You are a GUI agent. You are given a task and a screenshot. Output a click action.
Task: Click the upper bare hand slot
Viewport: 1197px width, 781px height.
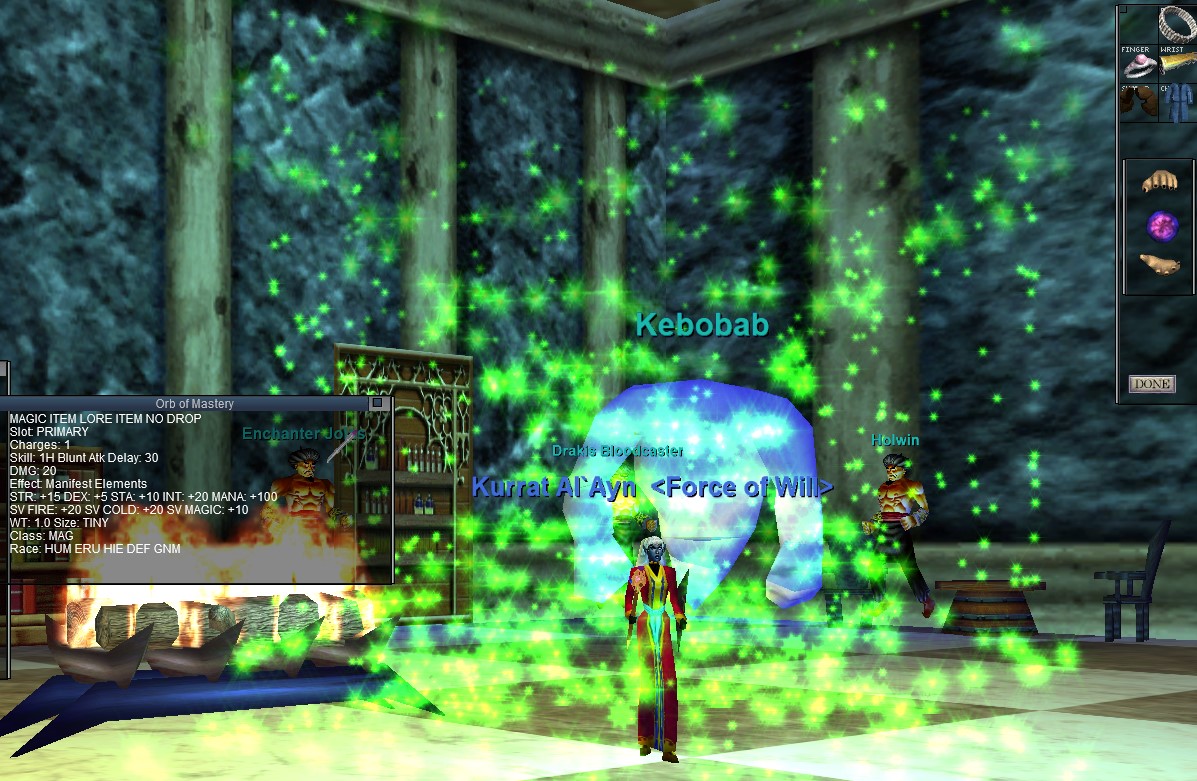pyautogui.click(x=1159, y=182)
